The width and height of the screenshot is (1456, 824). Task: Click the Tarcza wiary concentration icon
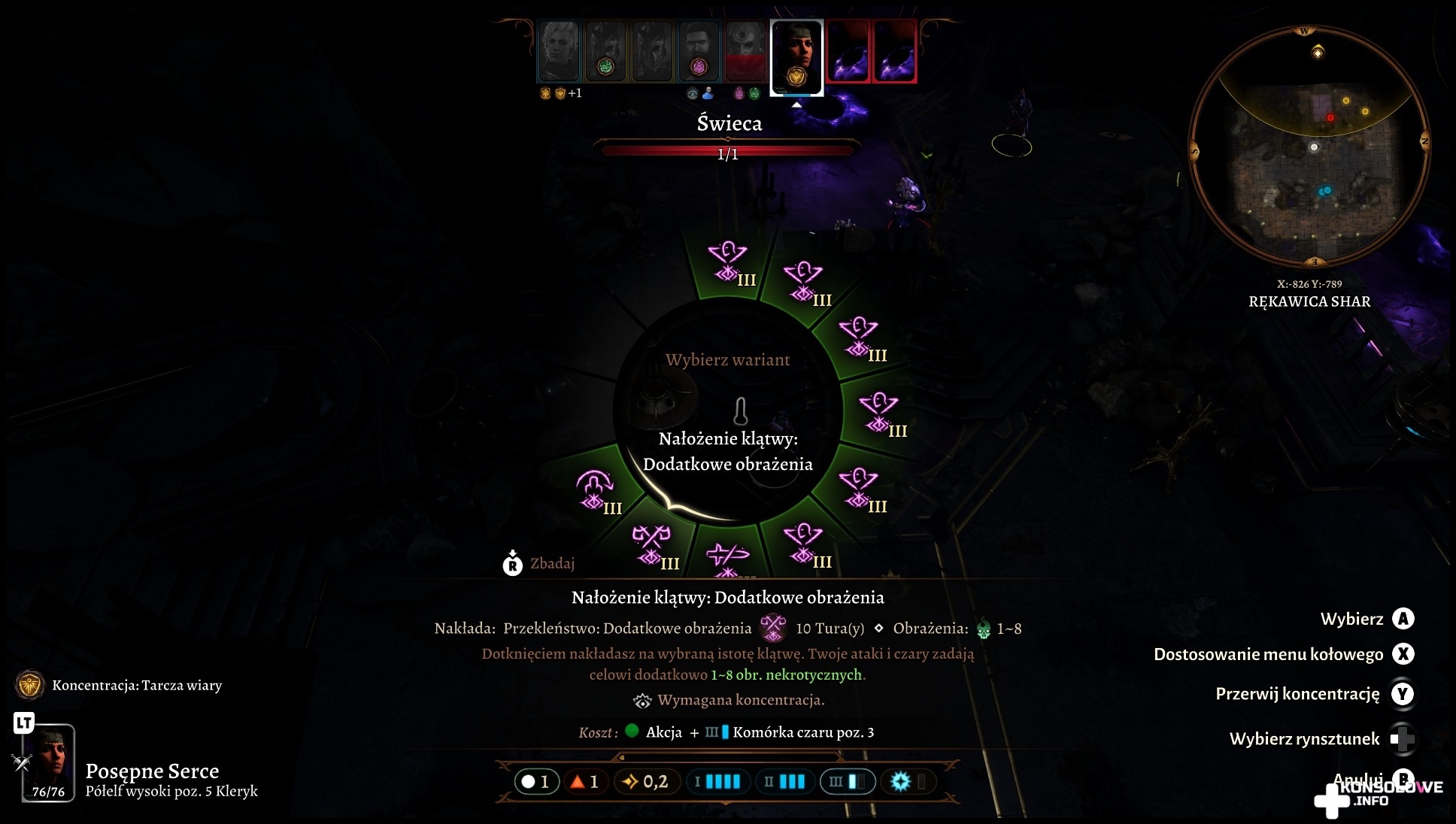(x=30, y=685)
